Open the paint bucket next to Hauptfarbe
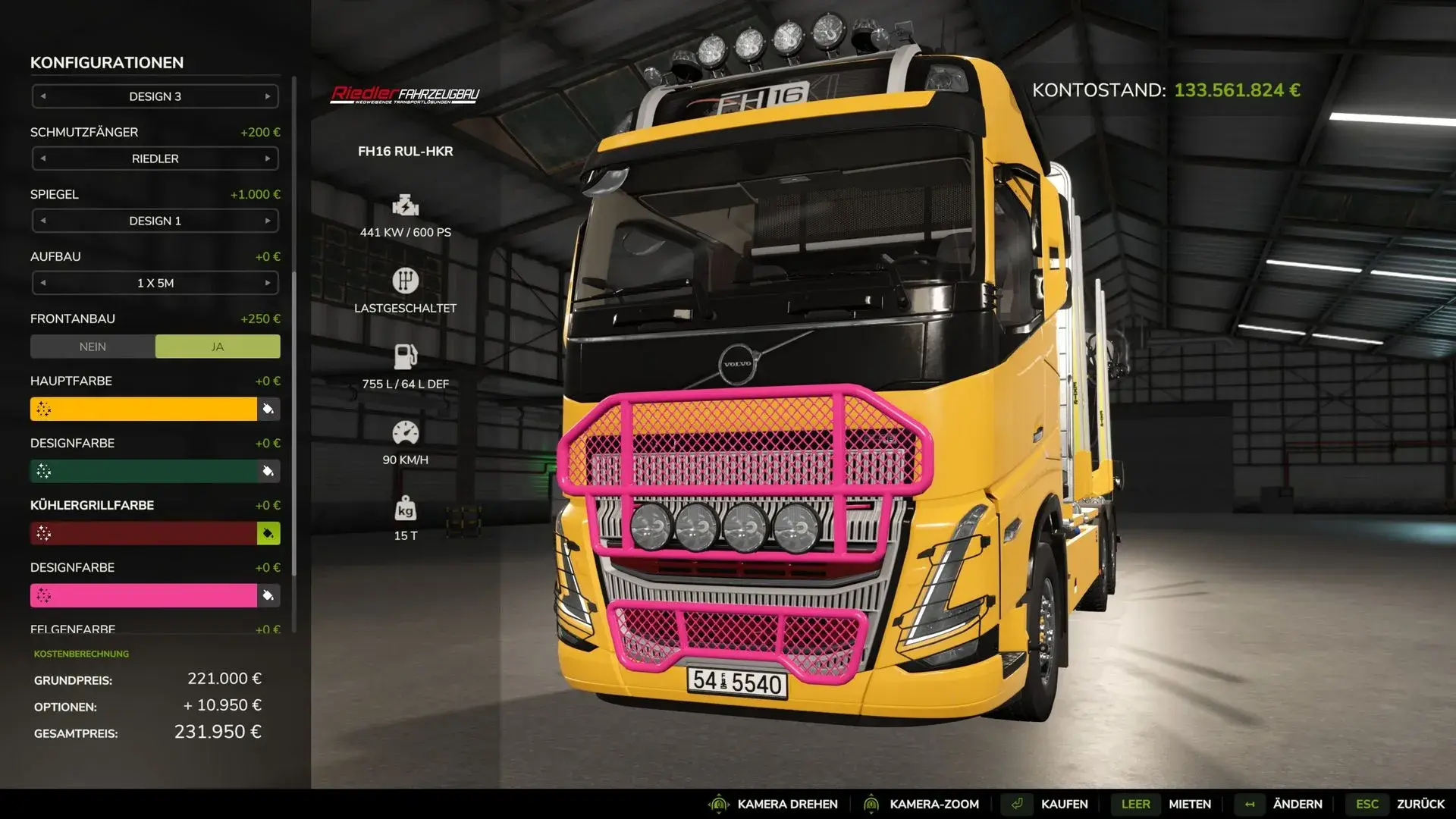 (x=268, y=409)
